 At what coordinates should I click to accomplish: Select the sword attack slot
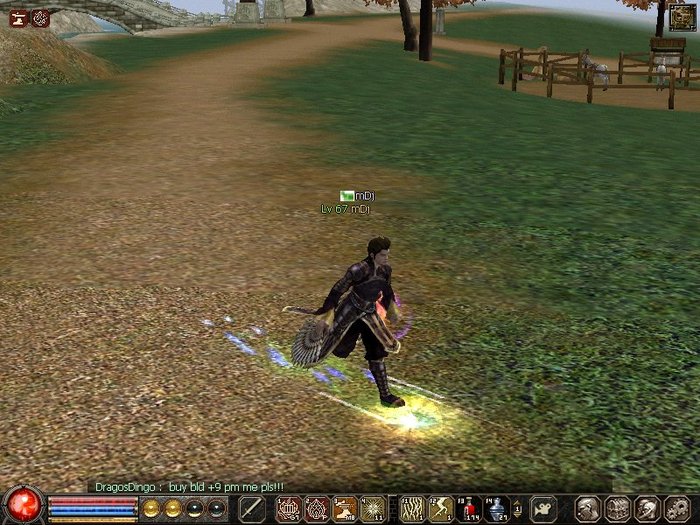tap(253, 508)
